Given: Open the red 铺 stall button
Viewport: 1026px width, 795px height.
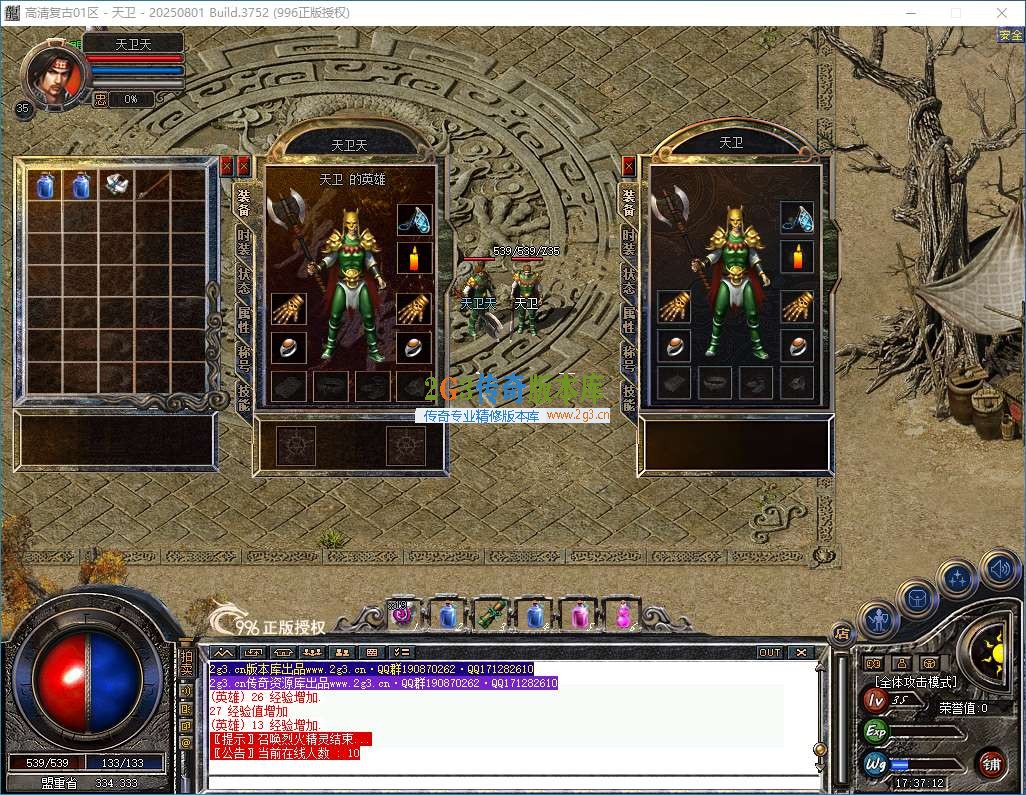Looking at the screenshot, I should (991, 764).
